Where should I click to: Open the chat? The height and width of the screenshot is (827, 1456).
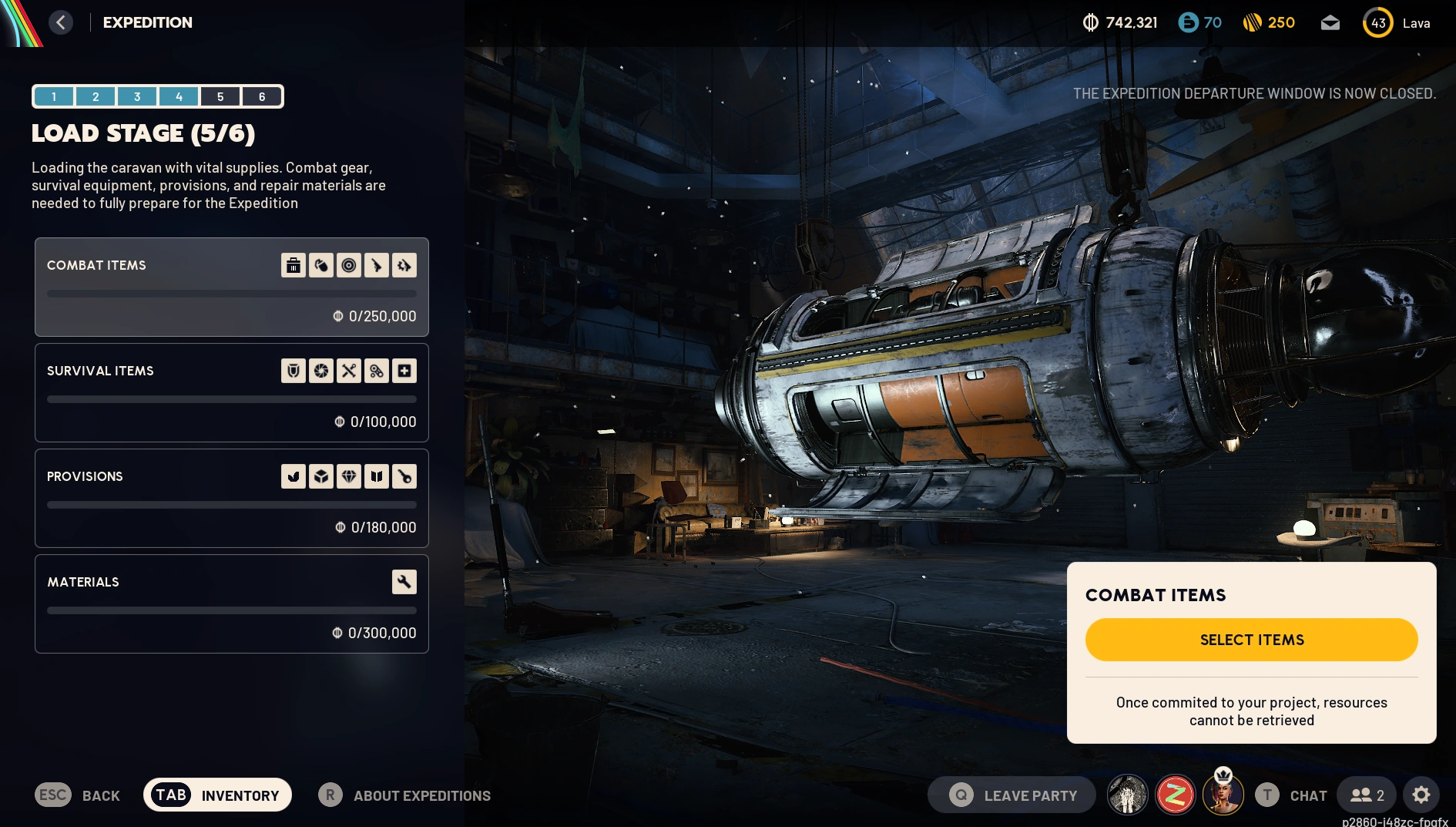(x=1292, y=795)
